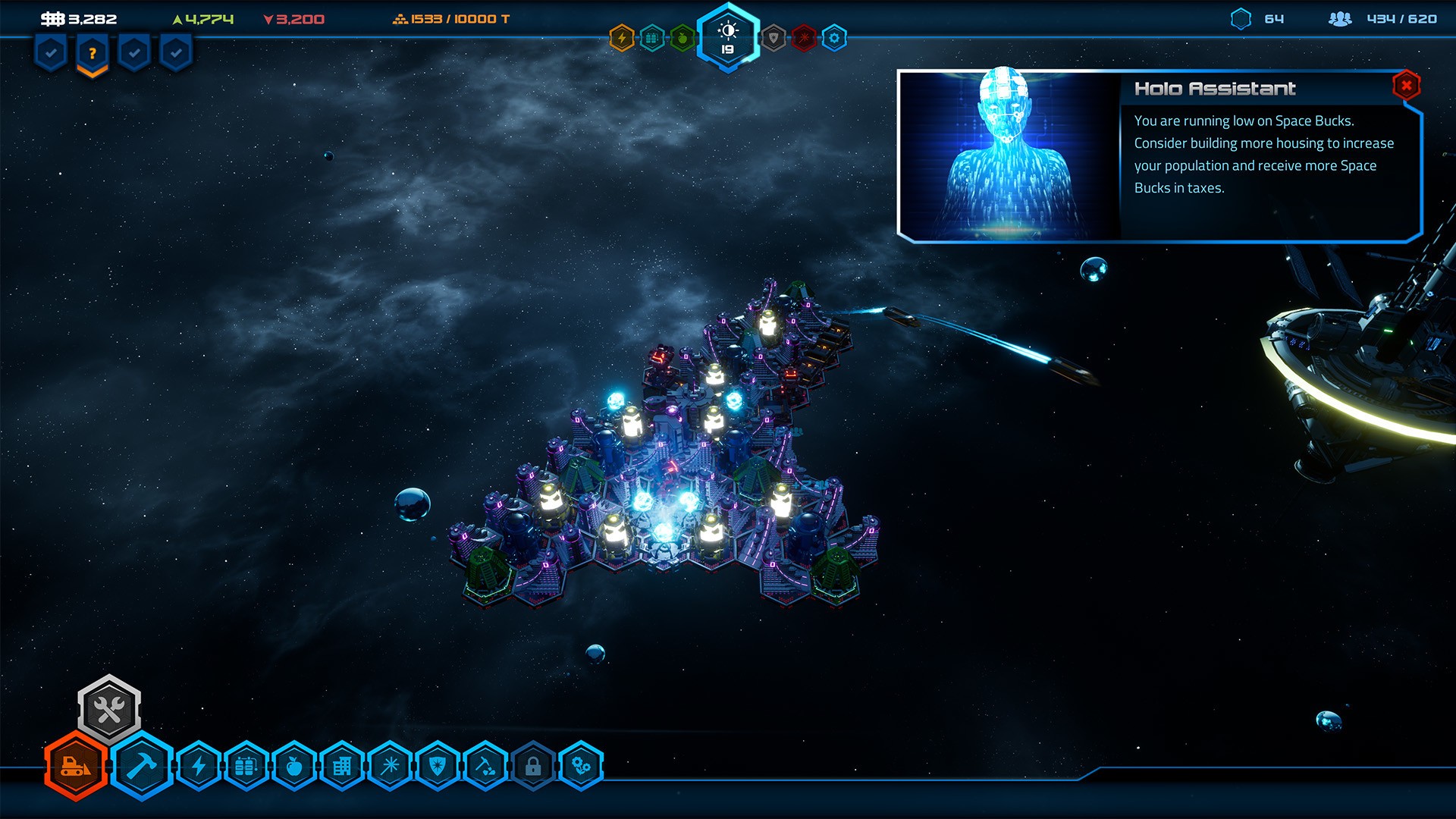Select the blue laser category in the build toolbar

pyautogui.click(x=391, y=767)
